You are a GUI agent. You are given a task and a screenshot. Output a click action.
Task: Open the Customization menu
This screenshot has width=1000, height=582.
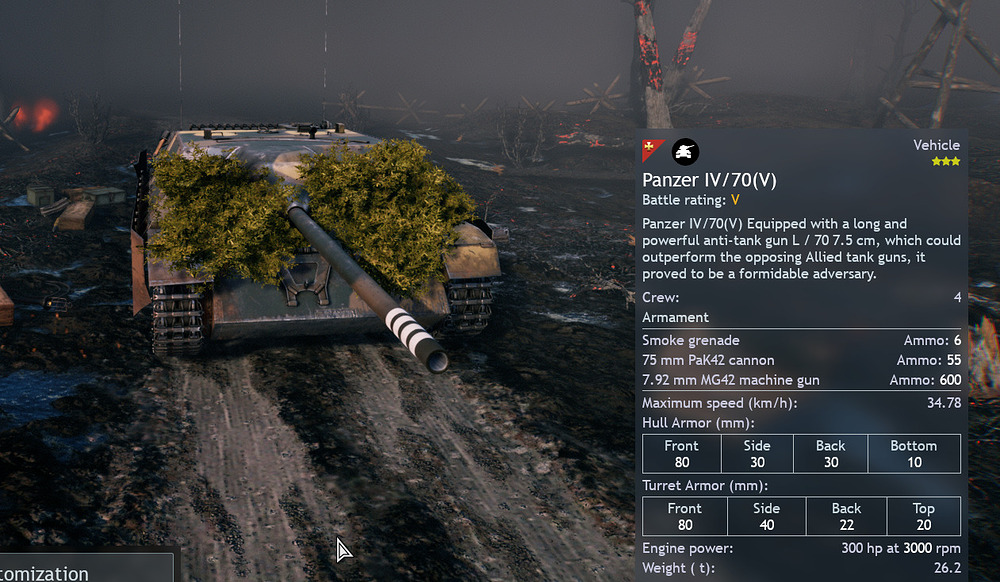58,572
